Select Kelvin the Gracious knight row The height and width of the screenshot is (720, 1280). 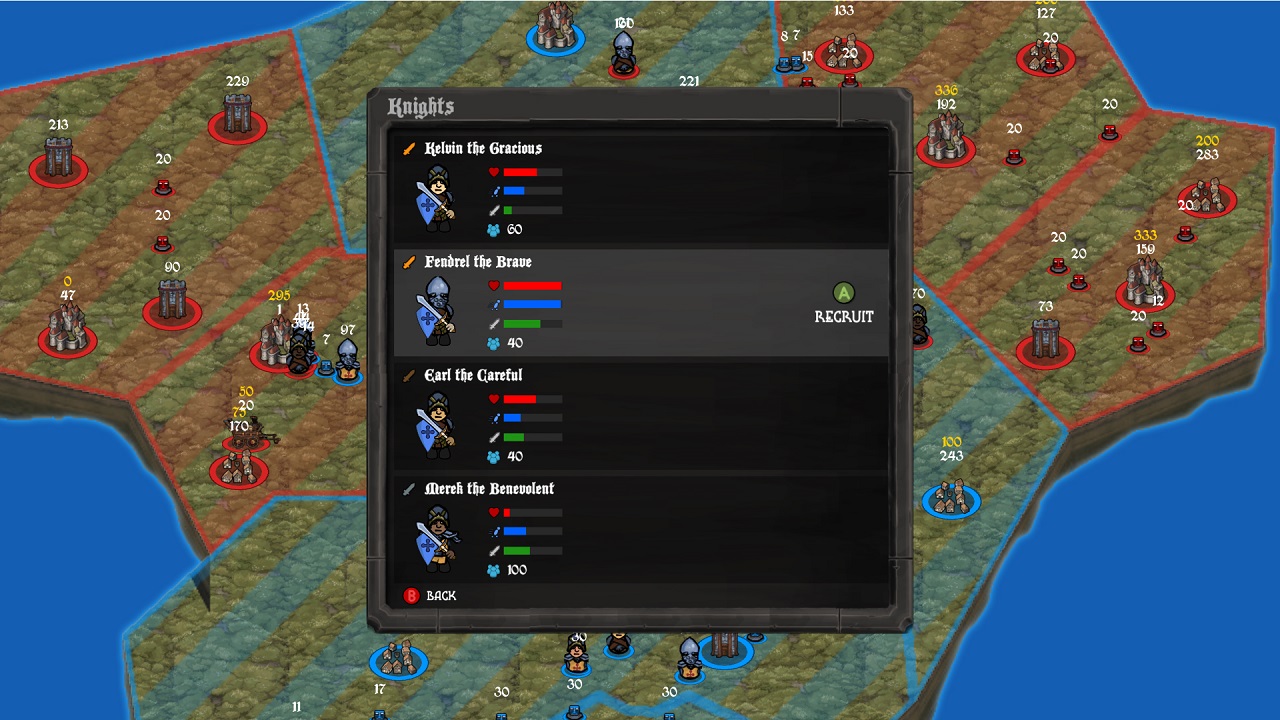coord(640,190)
